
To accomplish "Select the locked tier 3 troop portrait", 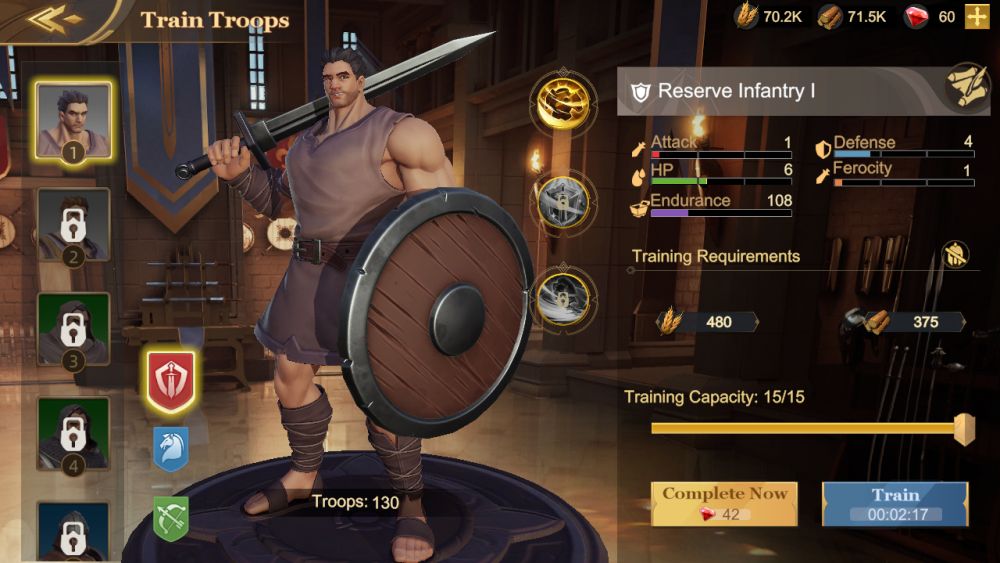I will [73, 330].
